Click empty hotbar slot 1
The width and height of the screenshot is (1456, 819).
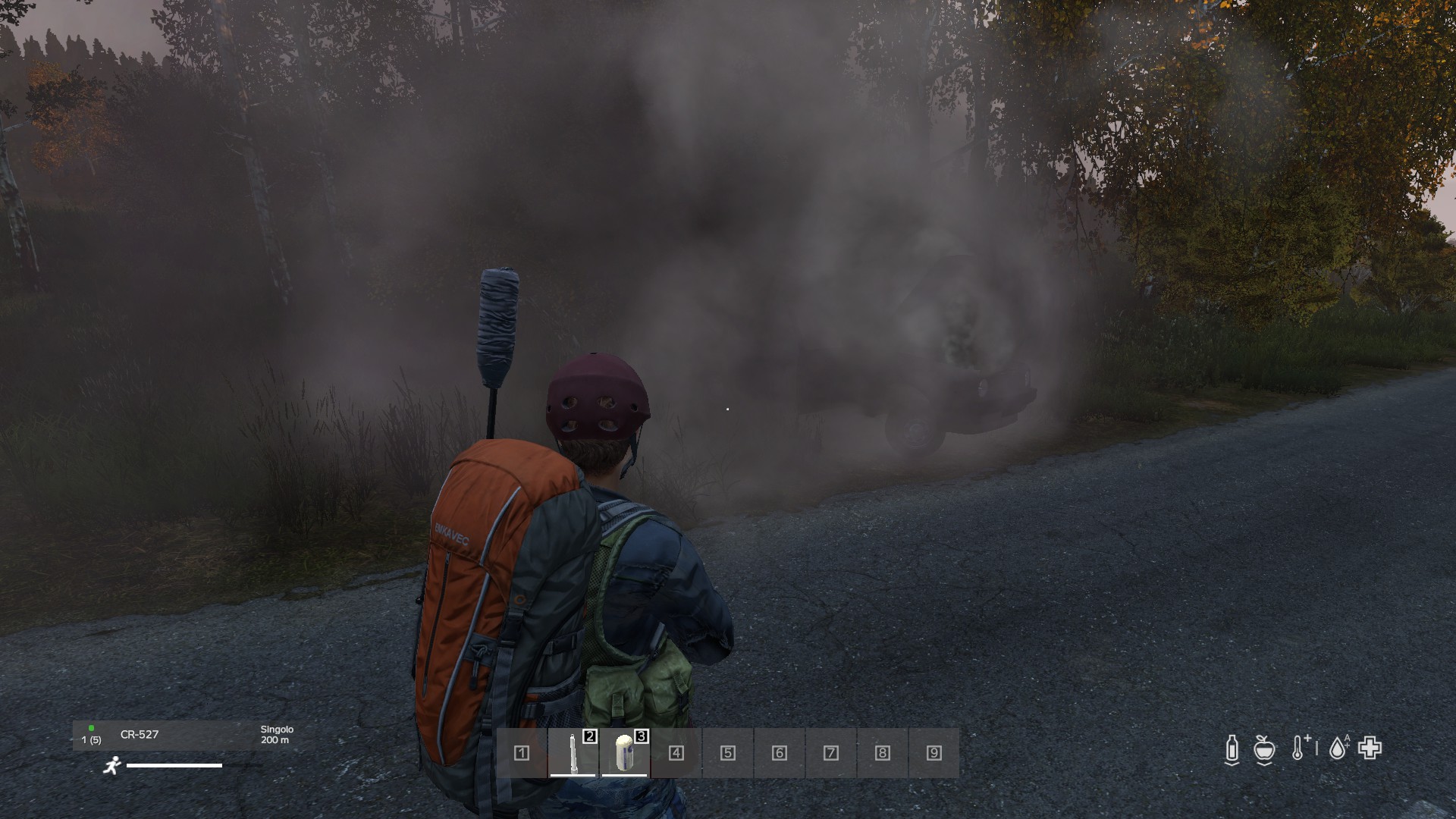pyautogui.click(x=522, y=752)
